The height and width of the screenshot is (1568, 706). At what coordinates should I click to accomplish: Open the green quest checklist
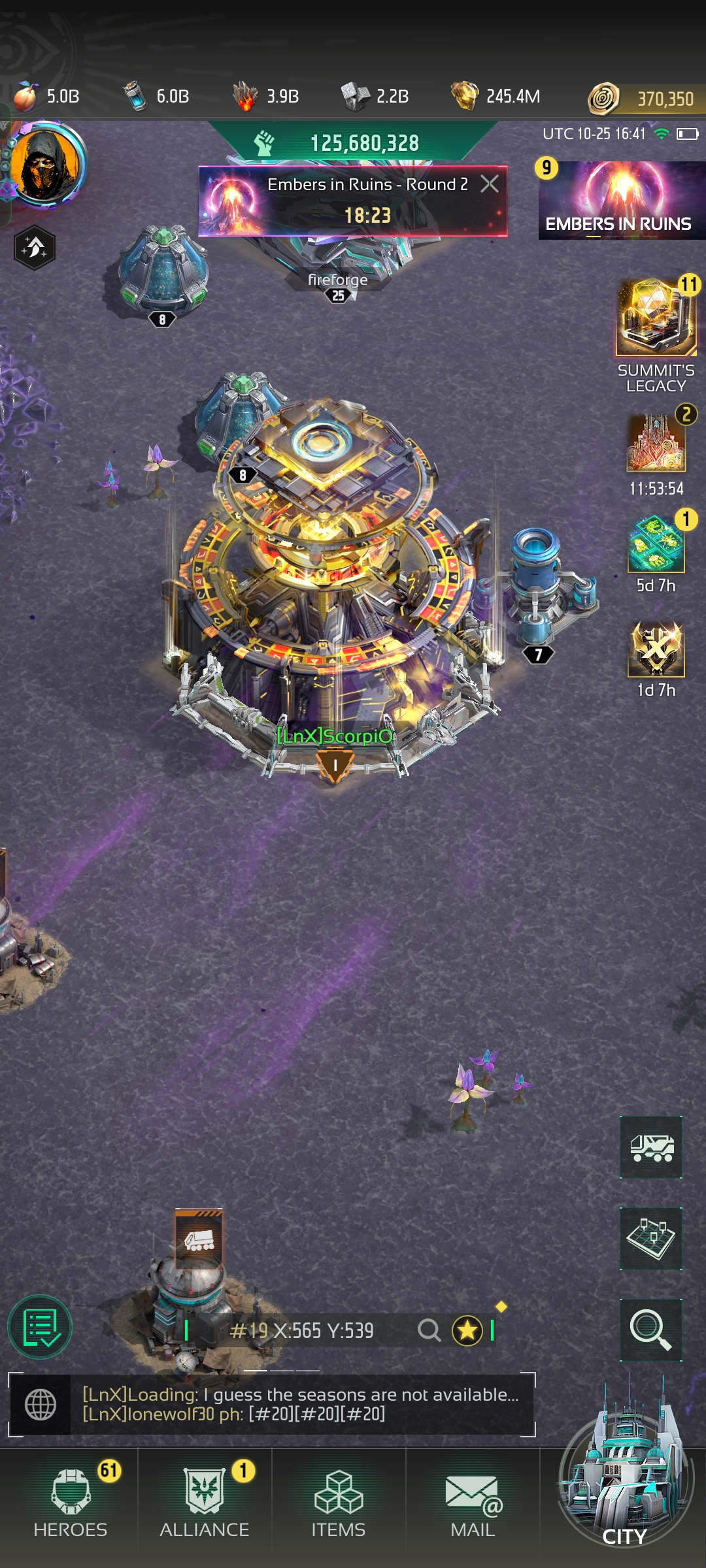click(41, 1327)
